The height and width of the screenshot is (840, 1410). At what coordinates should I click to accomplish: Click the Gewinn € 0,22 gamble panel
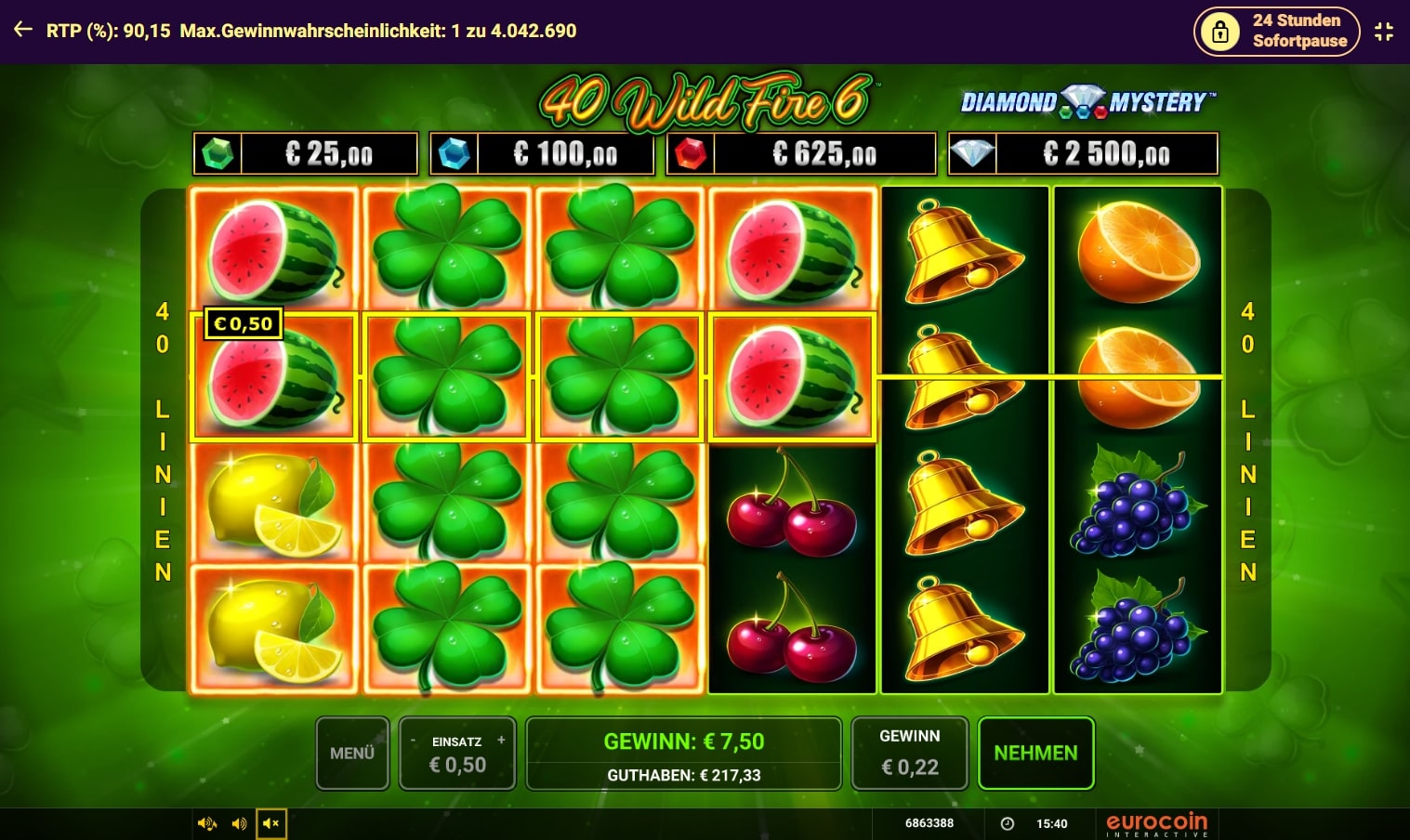tap(909, 753)
